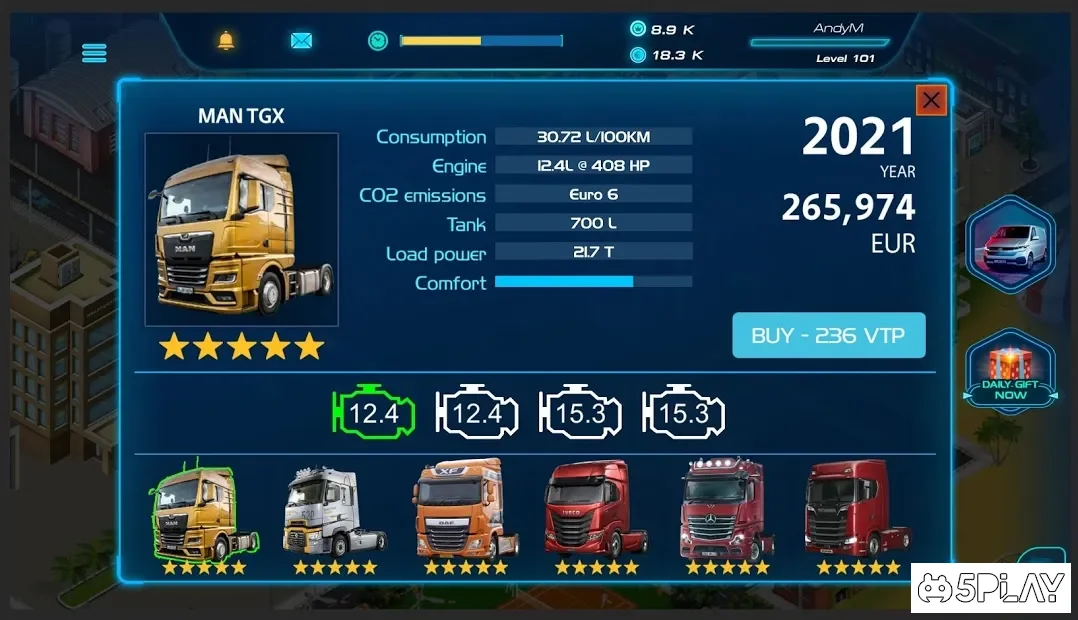Close the MAN TGX truck panel

931,100
